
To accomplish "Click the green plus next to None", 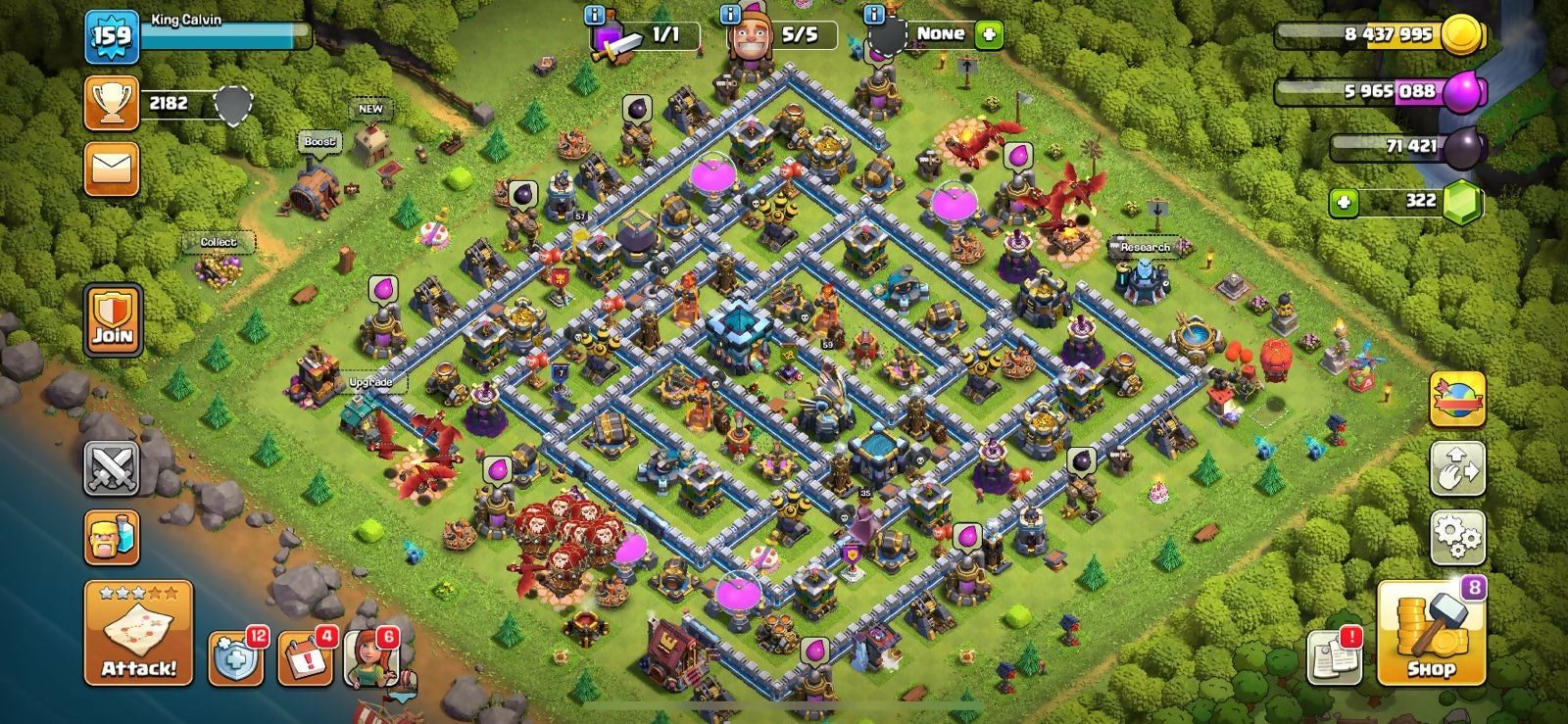I will pos(990,35).
